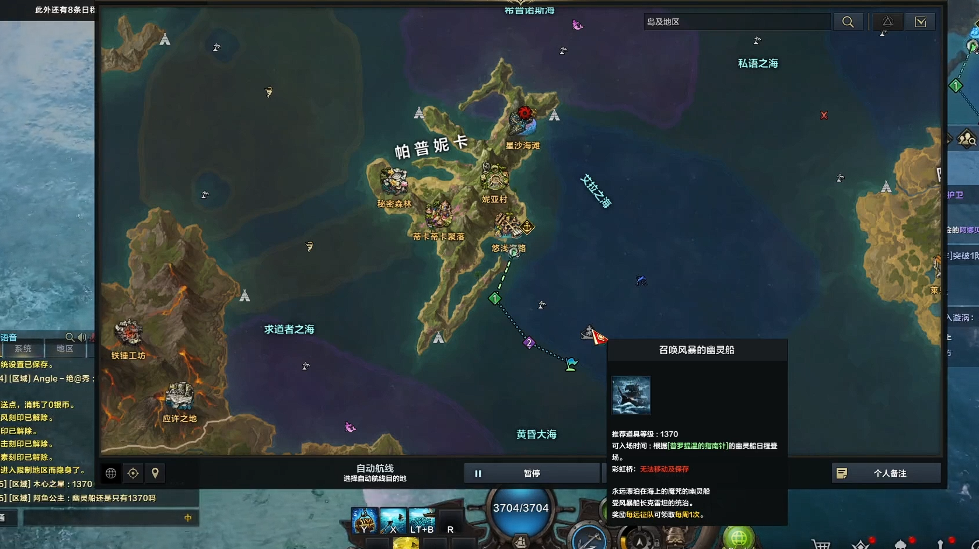Image resolution: width=979 pixels, height=549 pixels.
Task: Pick the 铁锤工坊 map location
Action: pyautogui.click(x=128, y=332)
